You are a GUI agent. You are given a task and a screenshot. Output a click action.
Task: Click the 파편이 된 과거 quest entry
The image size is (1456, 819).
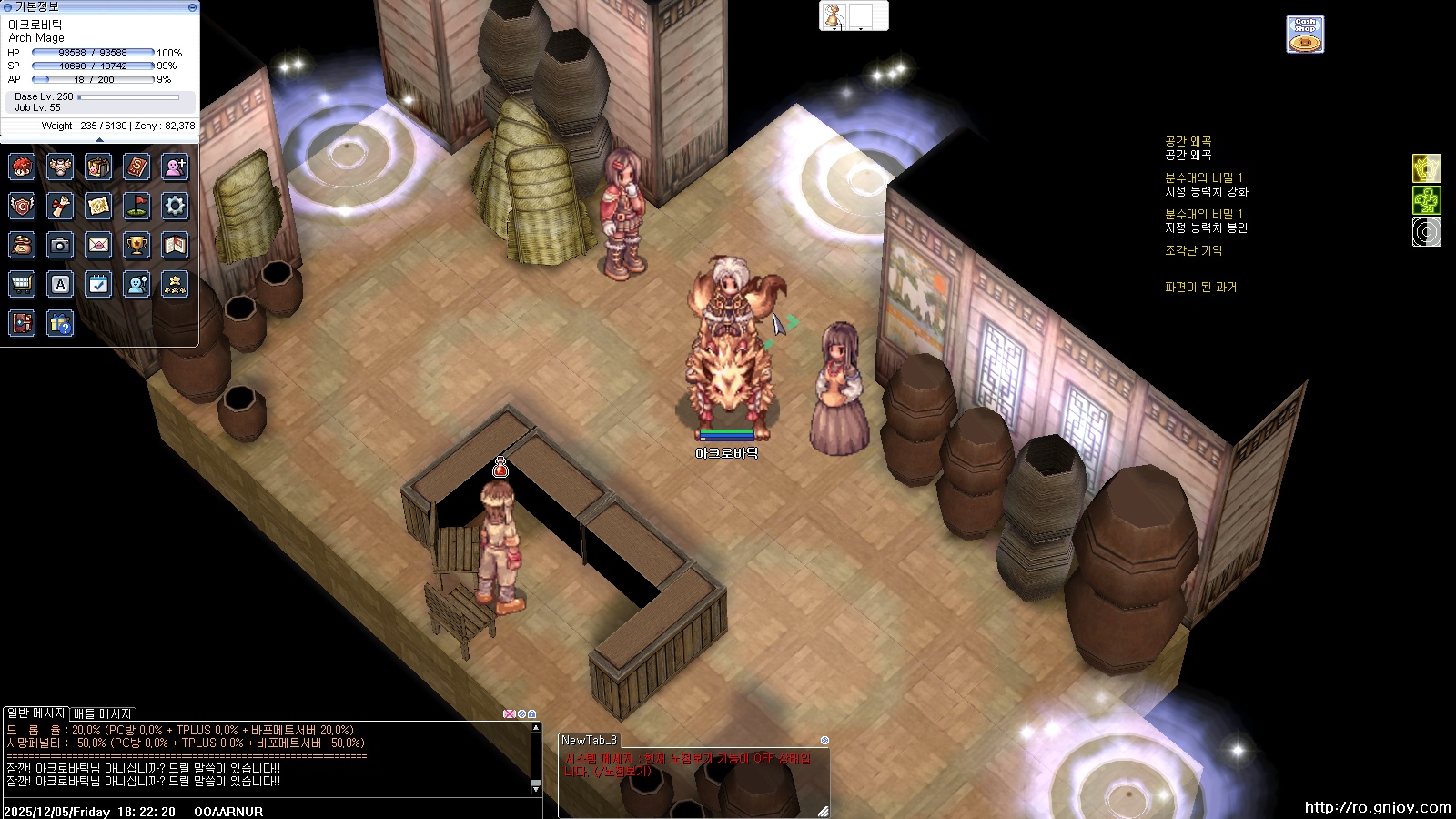1200,287
